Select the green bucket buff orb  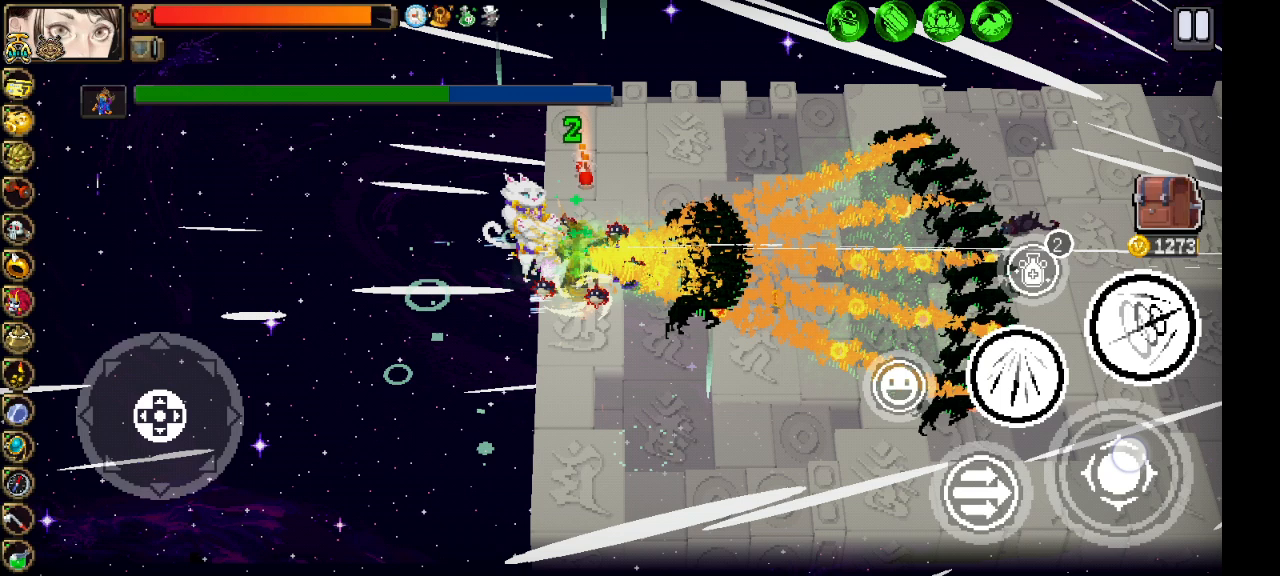point(846,21)
